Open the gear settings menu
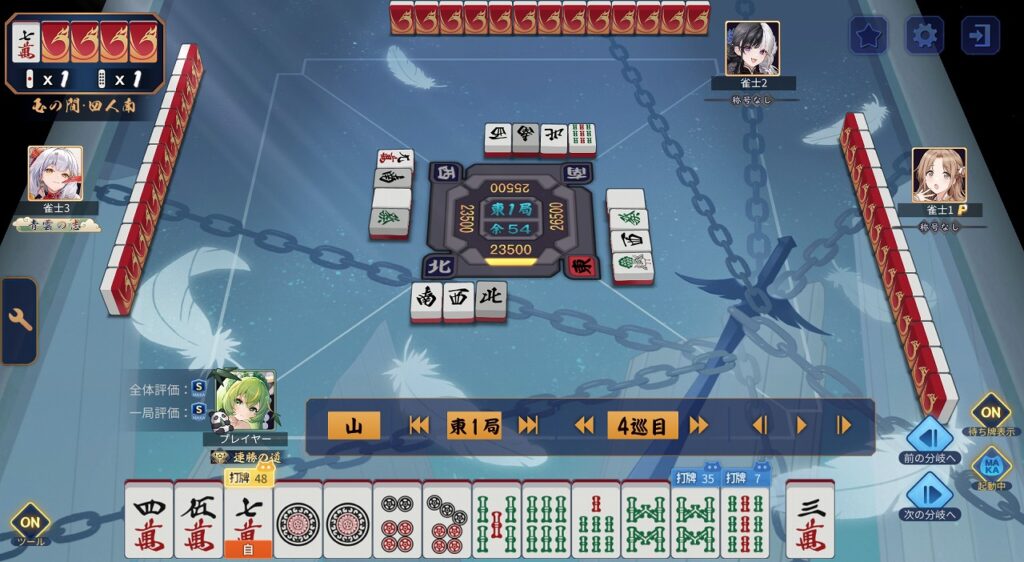The height and width of the screenshot is (562, 1024). pos(924,36)
